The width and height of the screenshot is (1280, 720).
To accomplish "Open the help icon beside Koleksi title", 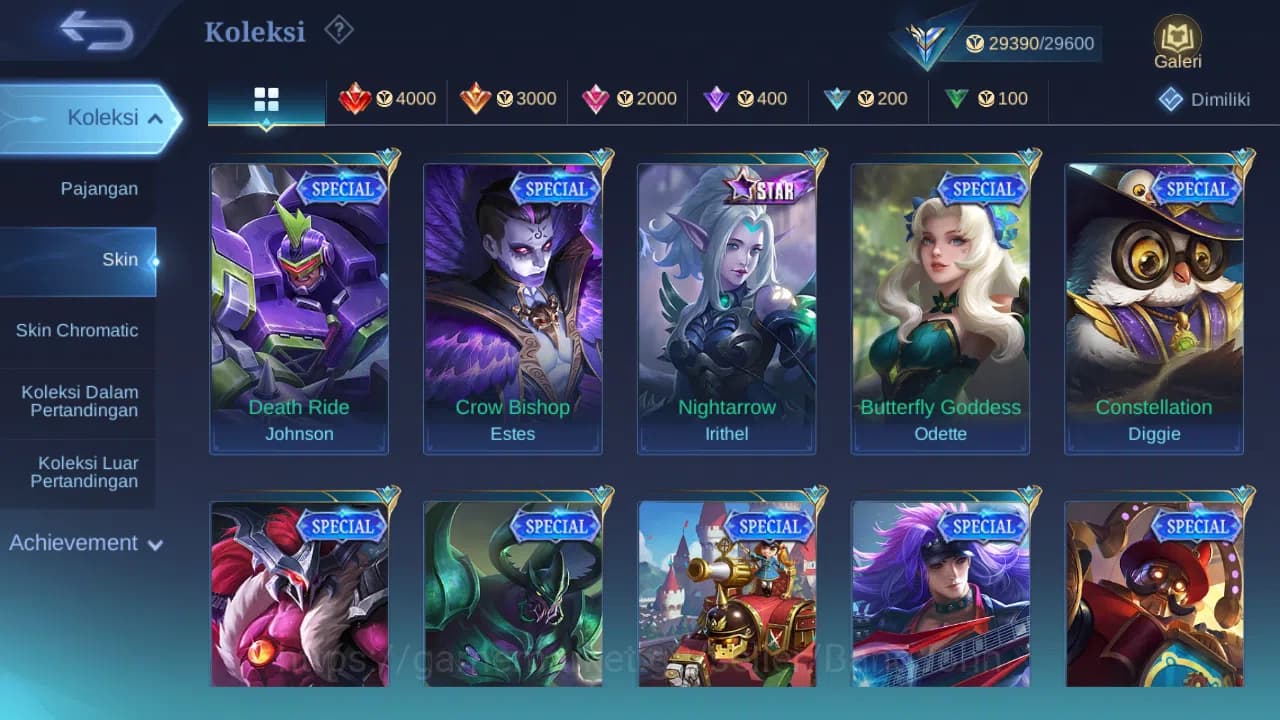I will point(338,31).
